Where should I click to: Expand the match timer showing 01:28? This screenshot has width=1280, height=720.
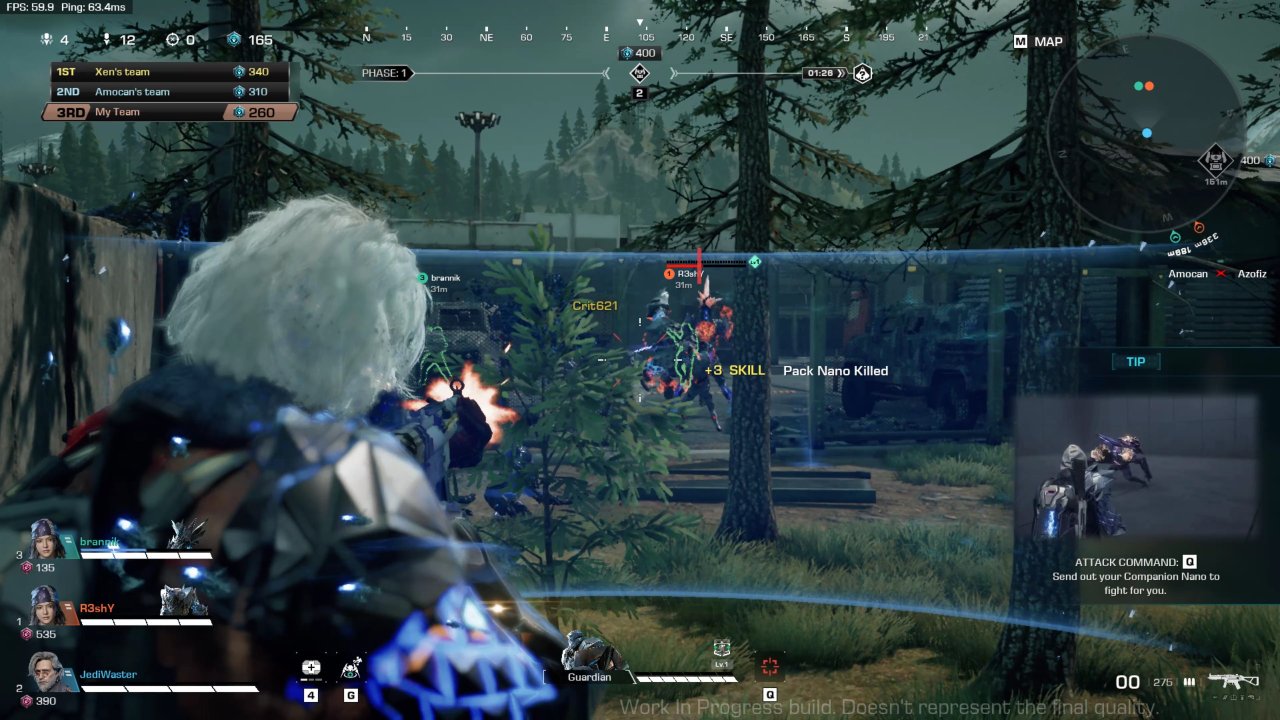[823, 72]
